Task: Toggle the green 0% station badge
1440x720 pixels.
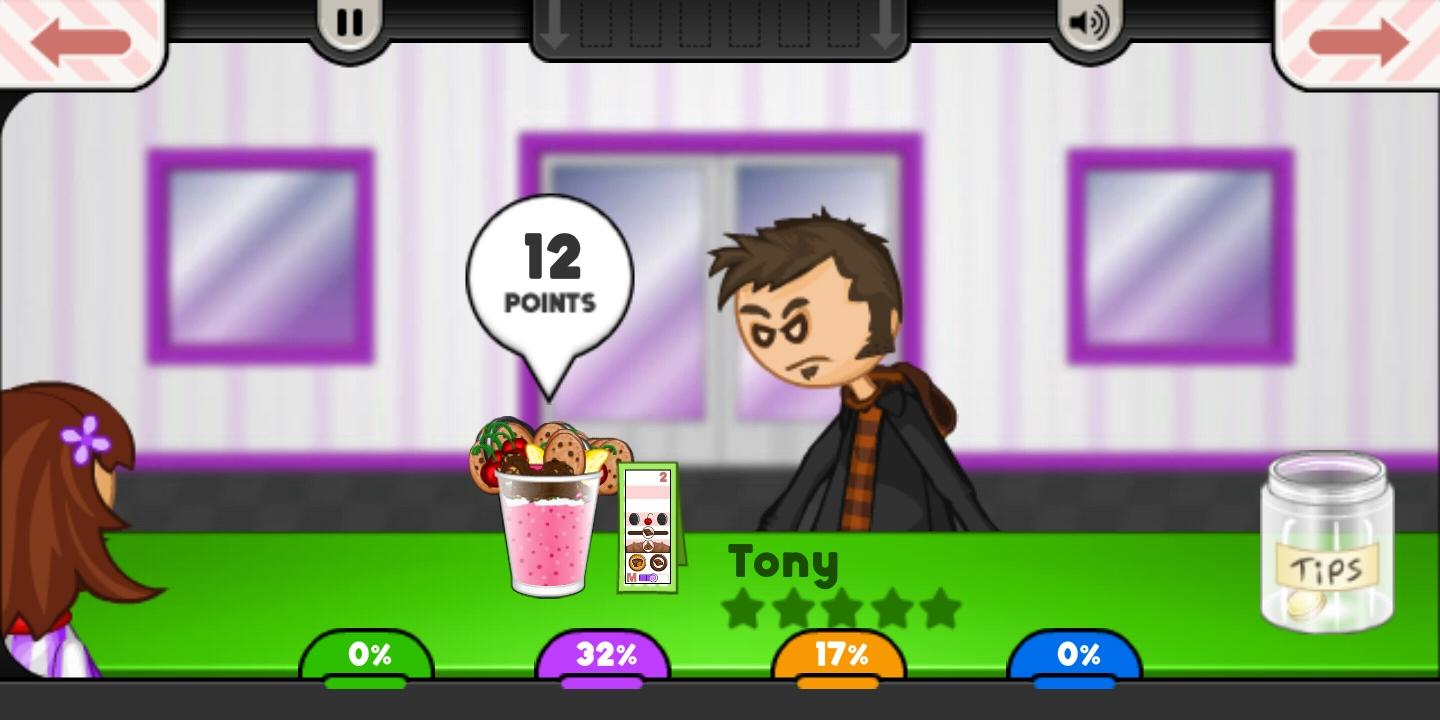Action: [369, 655]
